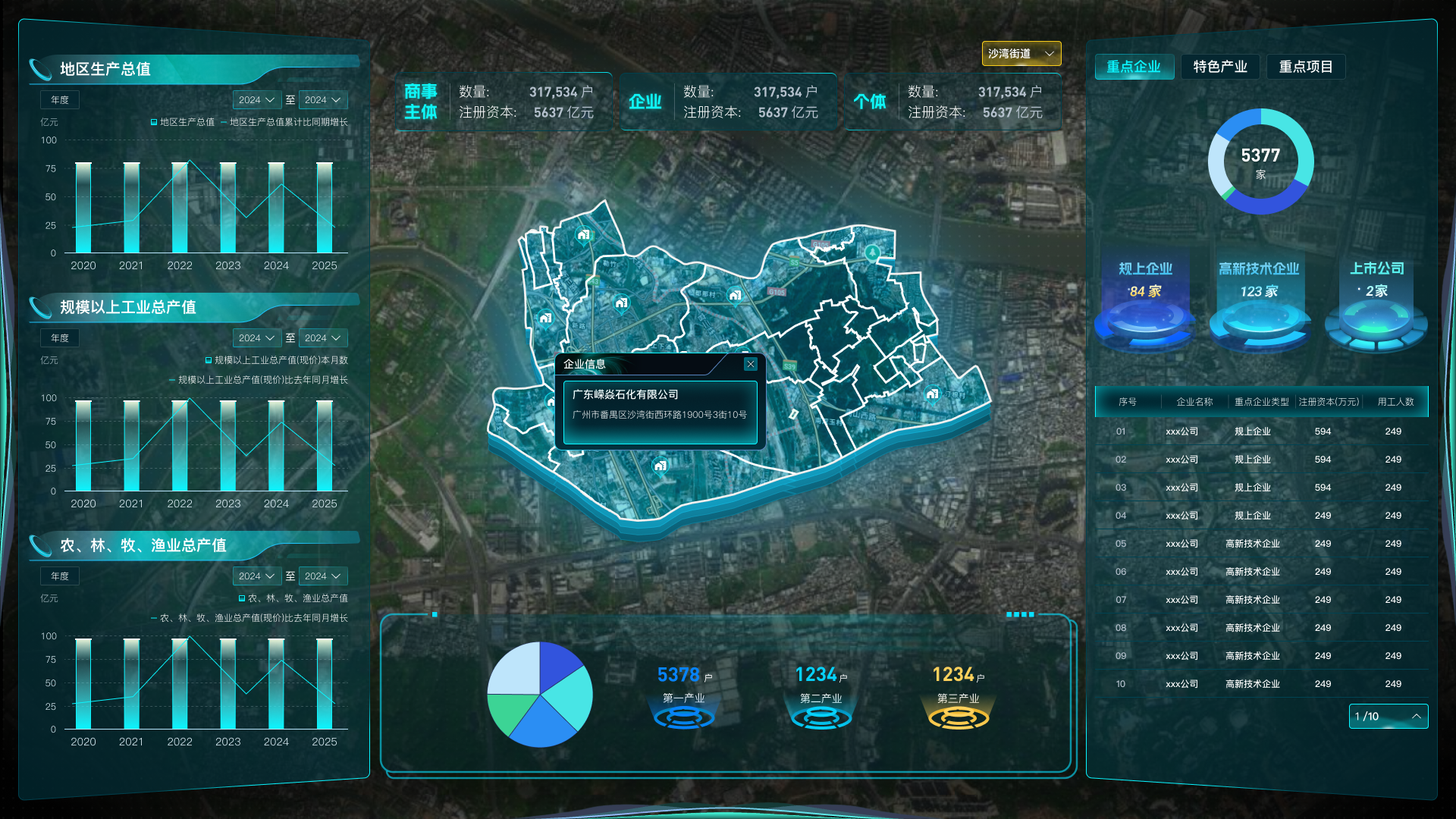Image resolution: width=1456 pixels, height=819 pixels.
Task: Close the 企业信息 popup
Action: point(751,364)
